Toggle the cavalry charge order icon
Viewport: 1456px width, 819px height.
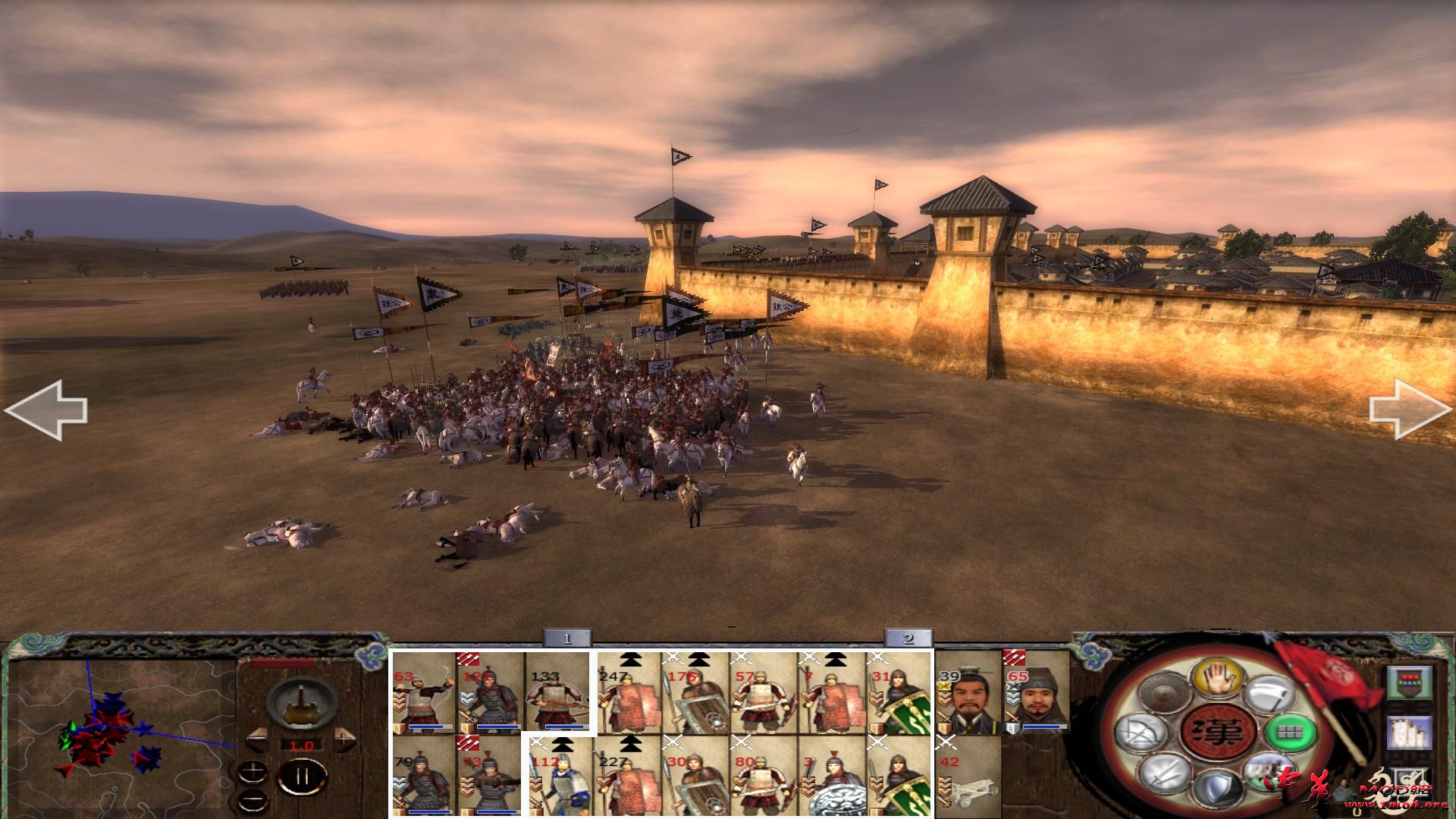pos(1268,773)
